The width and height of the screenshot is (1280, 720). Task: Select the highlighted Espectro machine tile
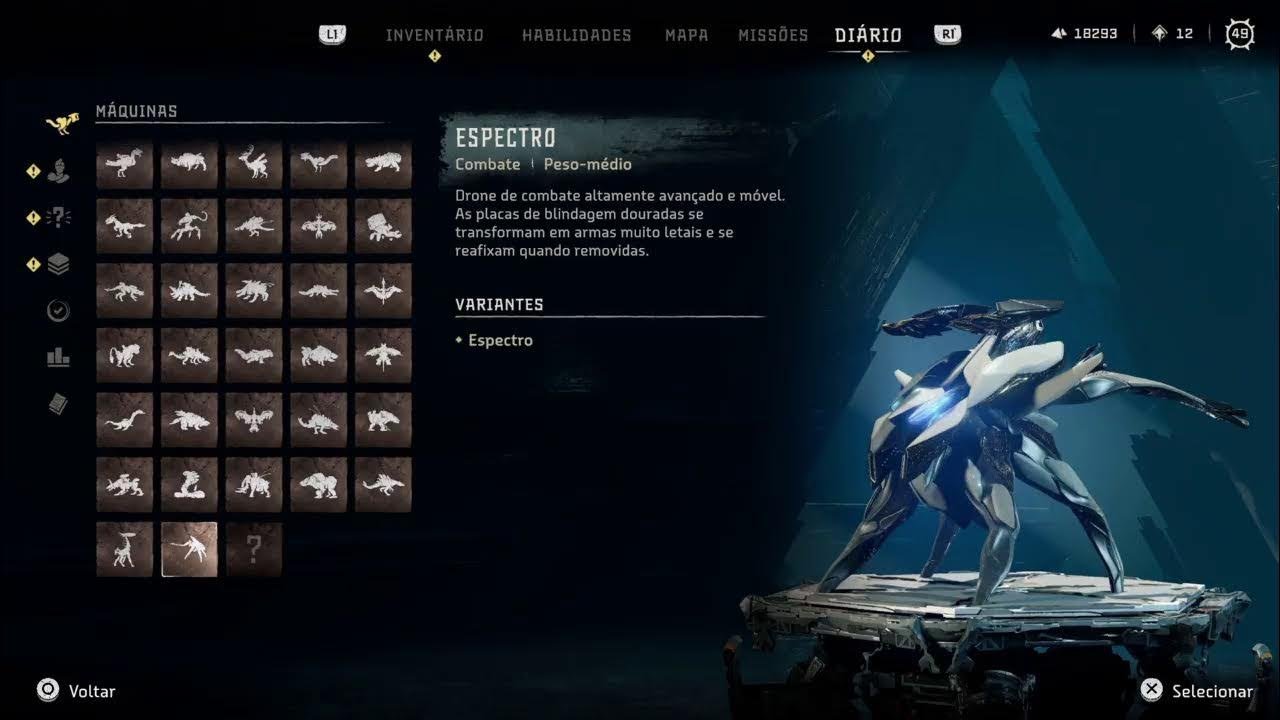pyautogui.click(x=189, y=549)
